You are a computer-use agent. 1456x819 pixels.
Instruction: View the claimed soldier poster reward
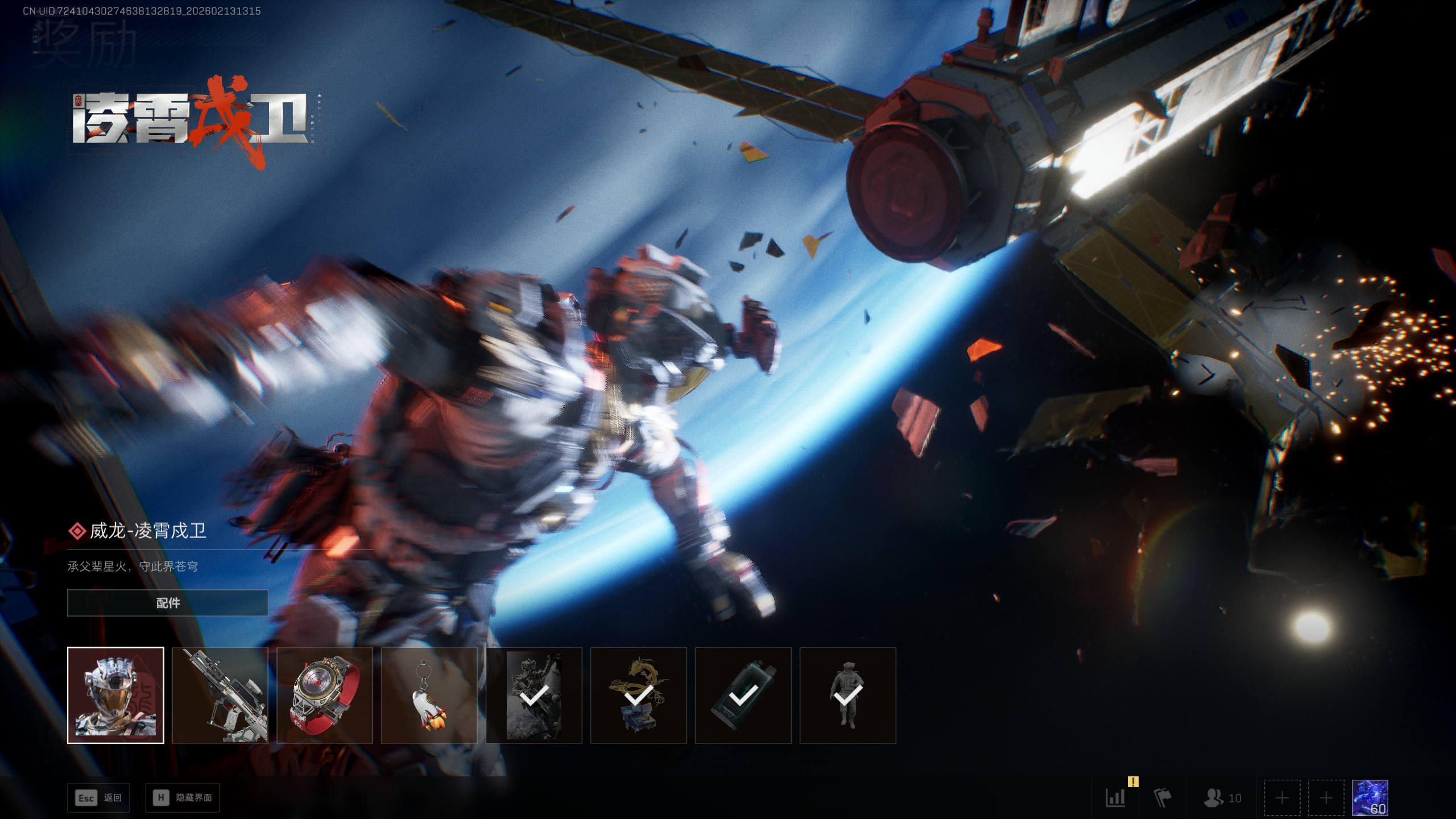coord(534,695)
